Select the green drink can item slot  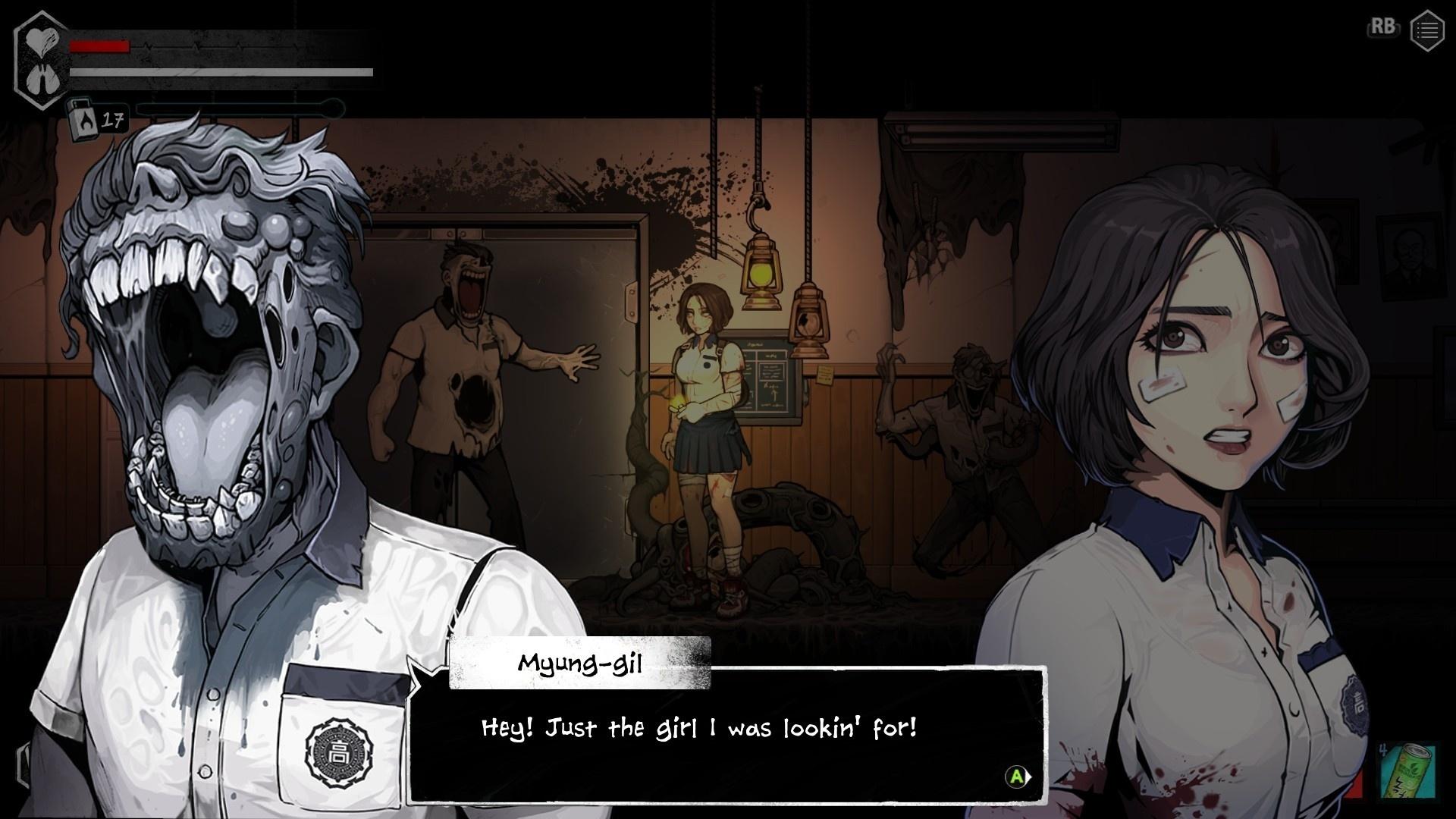point(1407,771)
